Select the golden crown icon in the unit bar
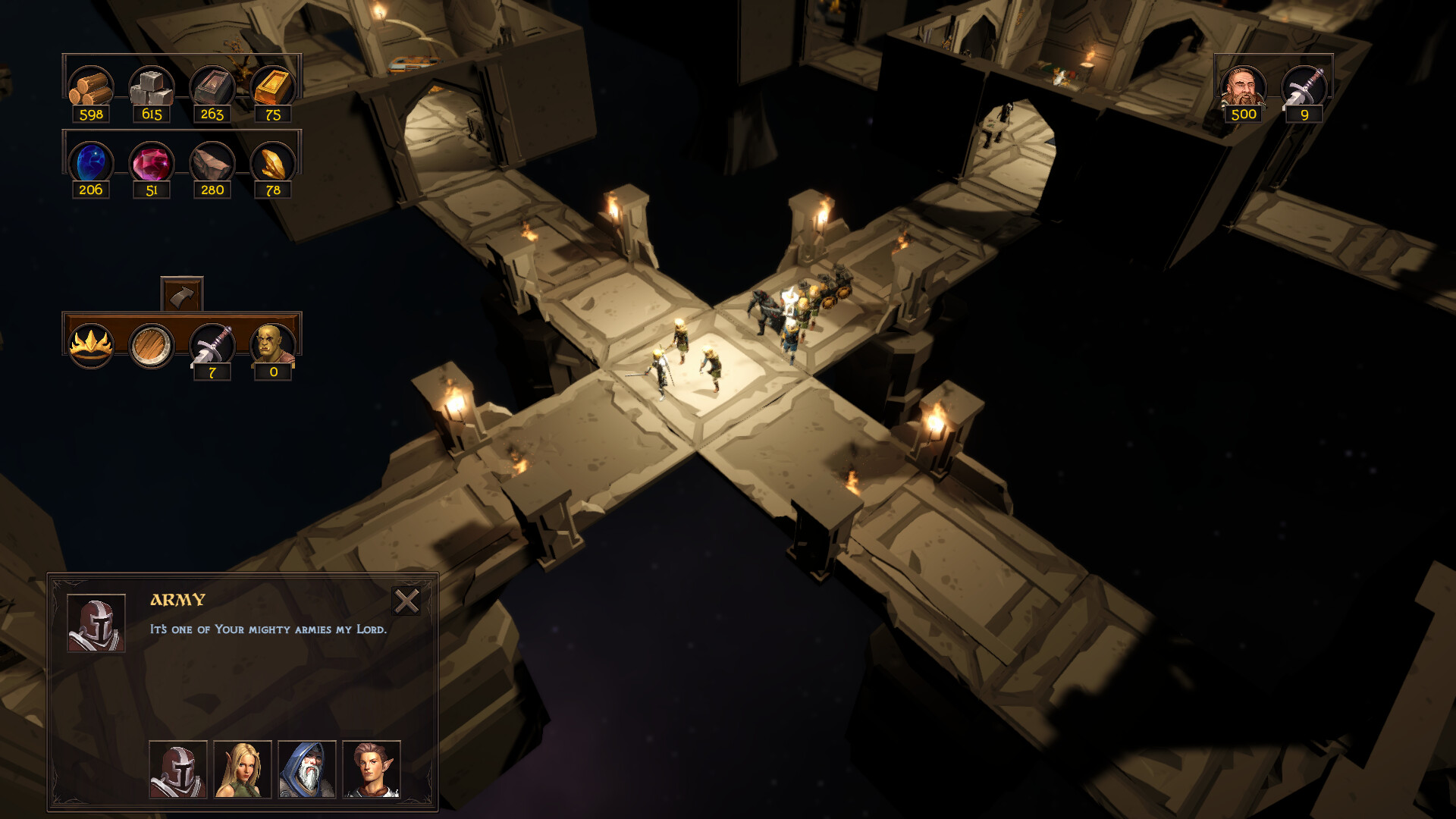Image resolution: width=1456 pixels, height=819 pixels. click(x=91, y=345)
